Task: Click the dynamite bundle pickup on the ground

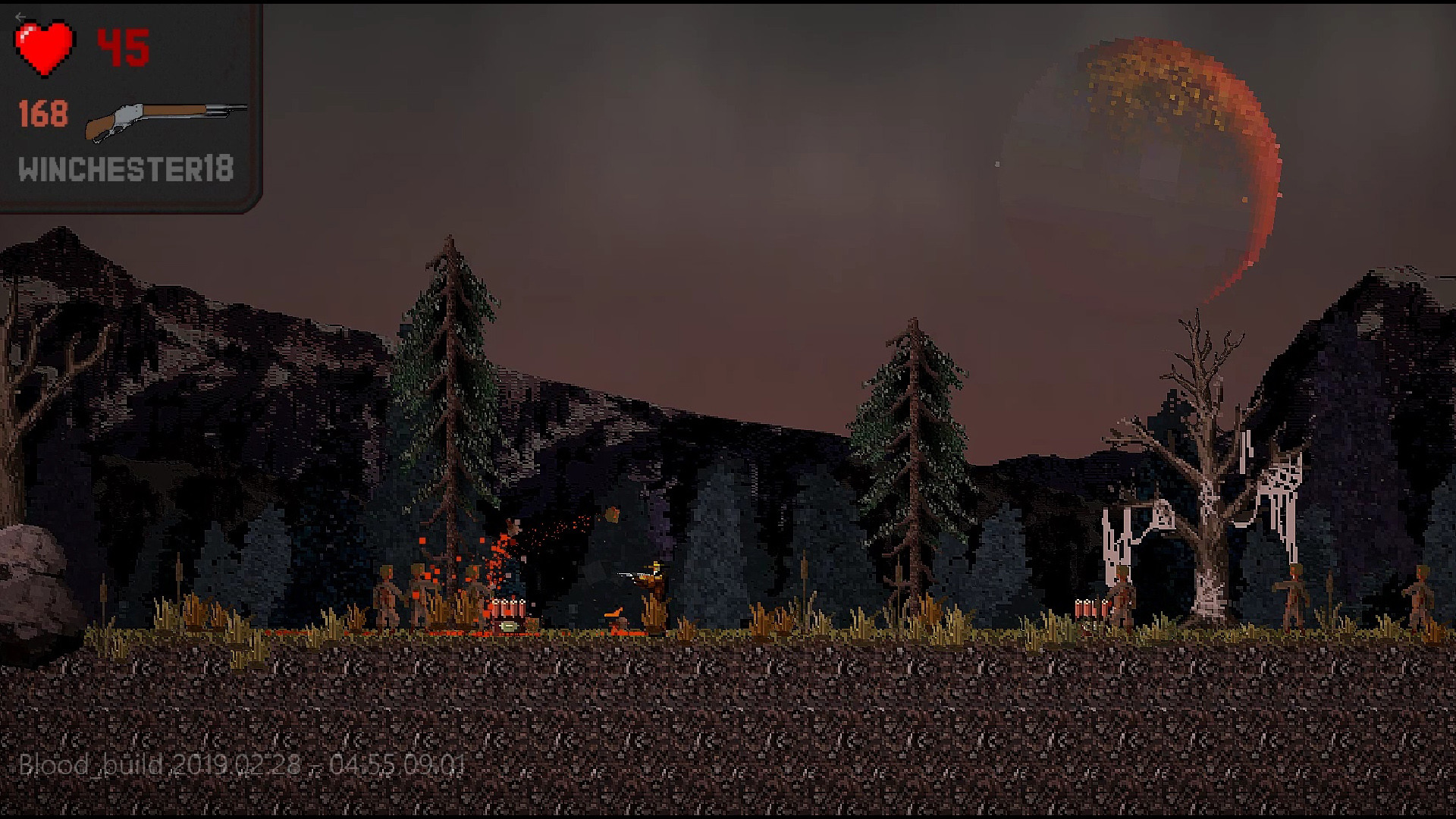Action: point(507,607)
